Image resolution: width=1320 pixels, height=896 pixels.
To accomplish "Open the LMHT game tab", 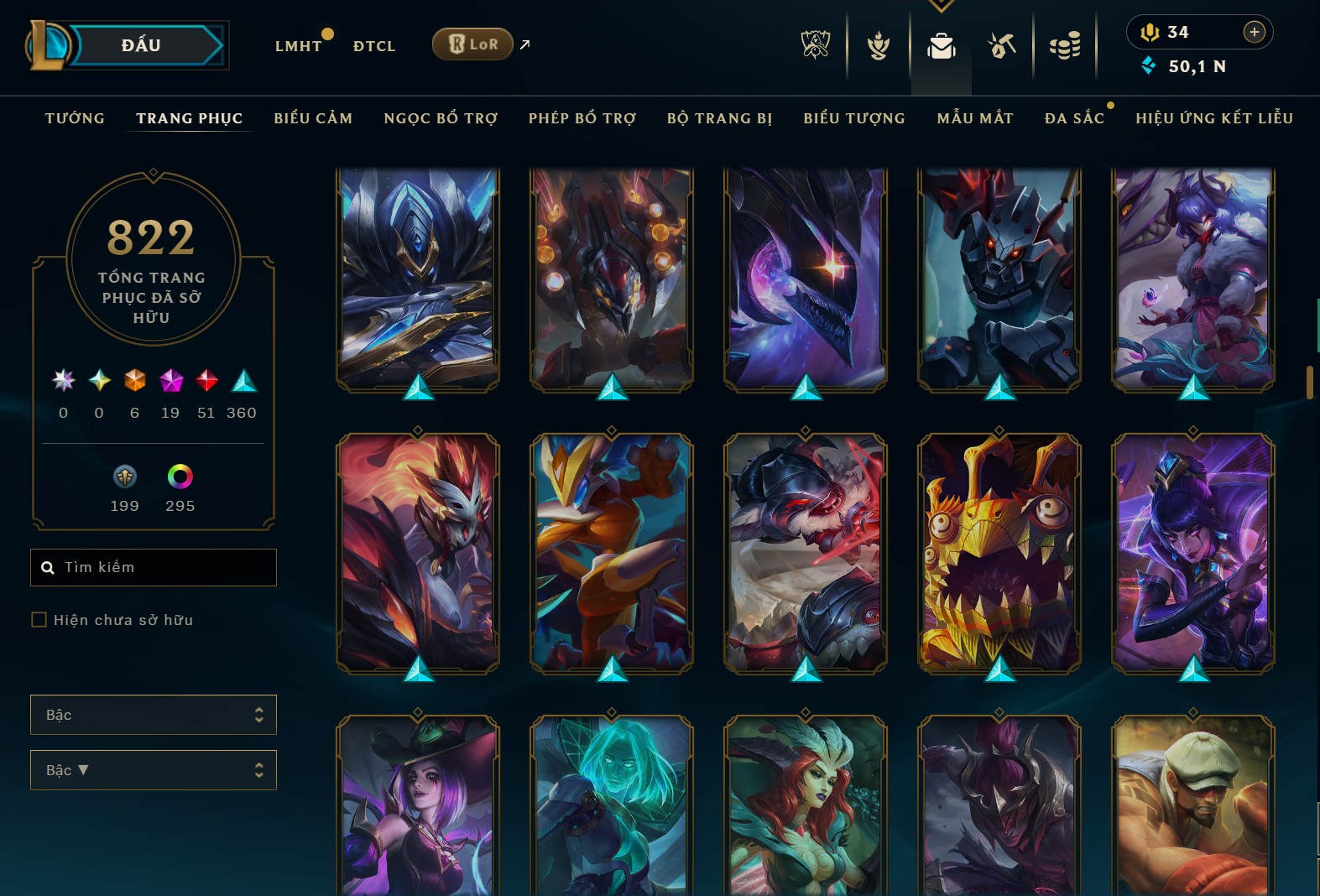I will [298, 46].
